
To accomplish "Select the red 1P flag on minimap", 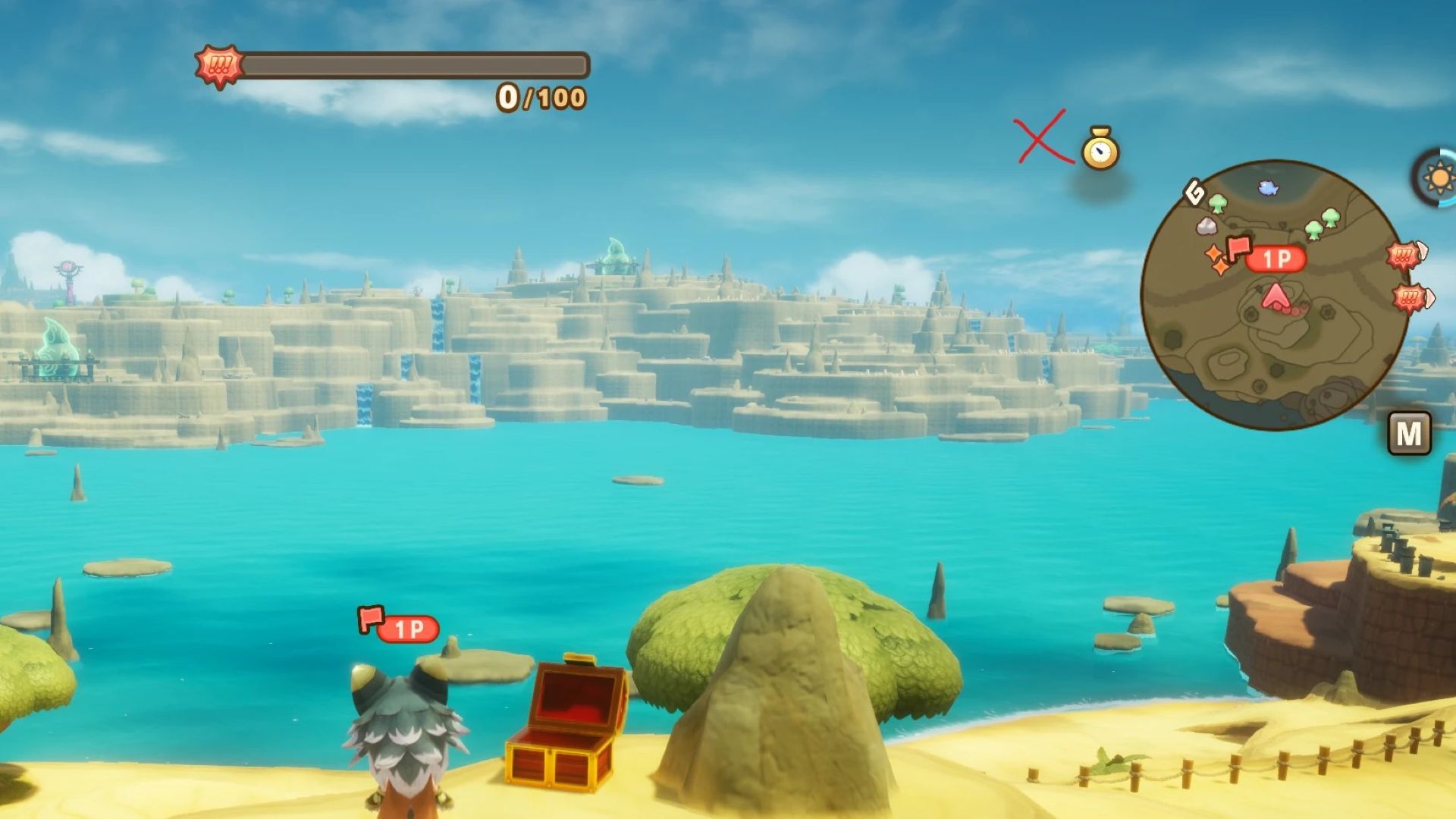I will click(x=1239, y=248).
